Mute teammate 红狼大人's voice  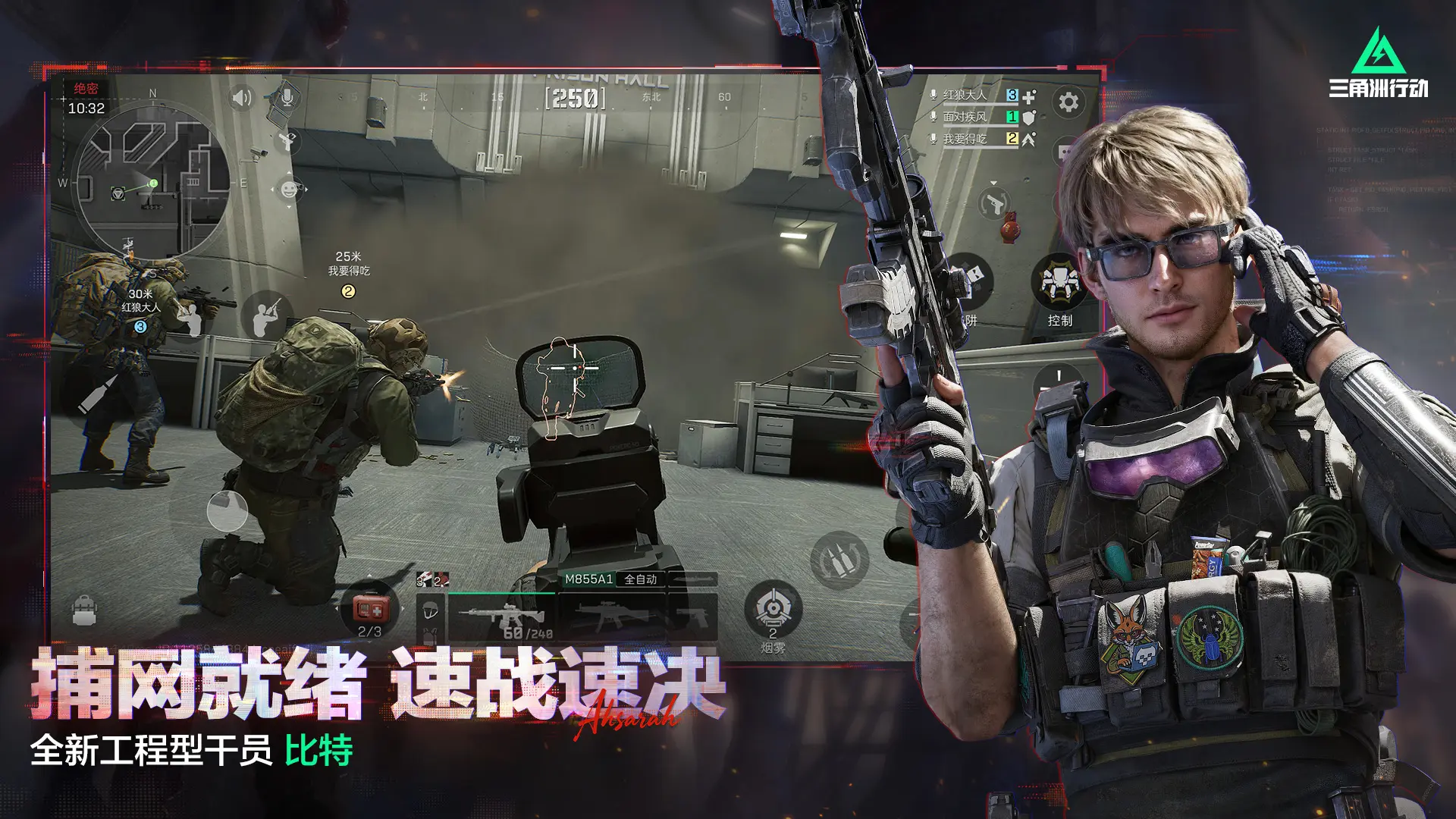click(934, 95)
